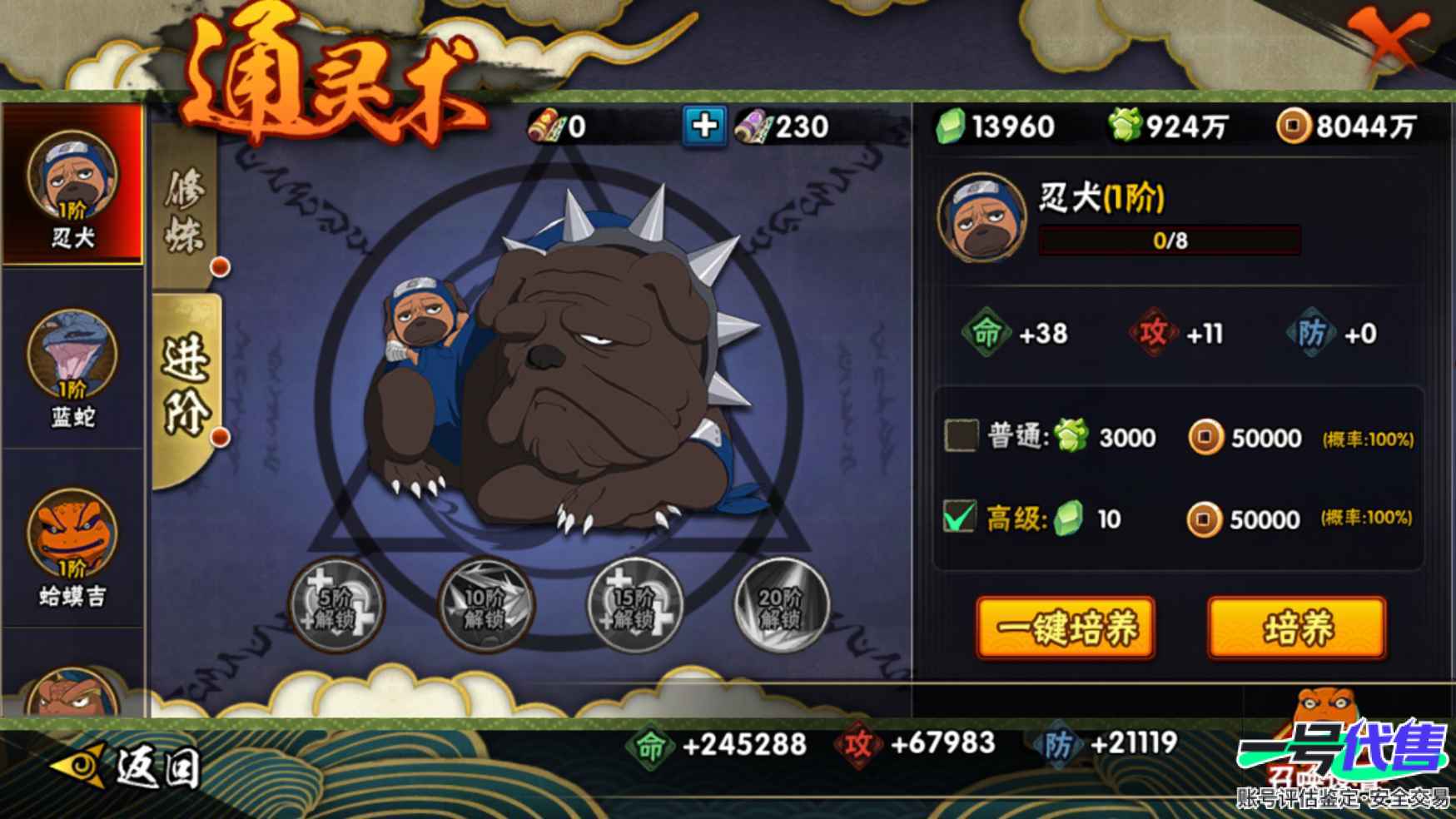The width and height of the screenshot is (1456, 819).
Task: Select the 蛤蟆吉 summon in the sidebar
Action: (73, 541)
